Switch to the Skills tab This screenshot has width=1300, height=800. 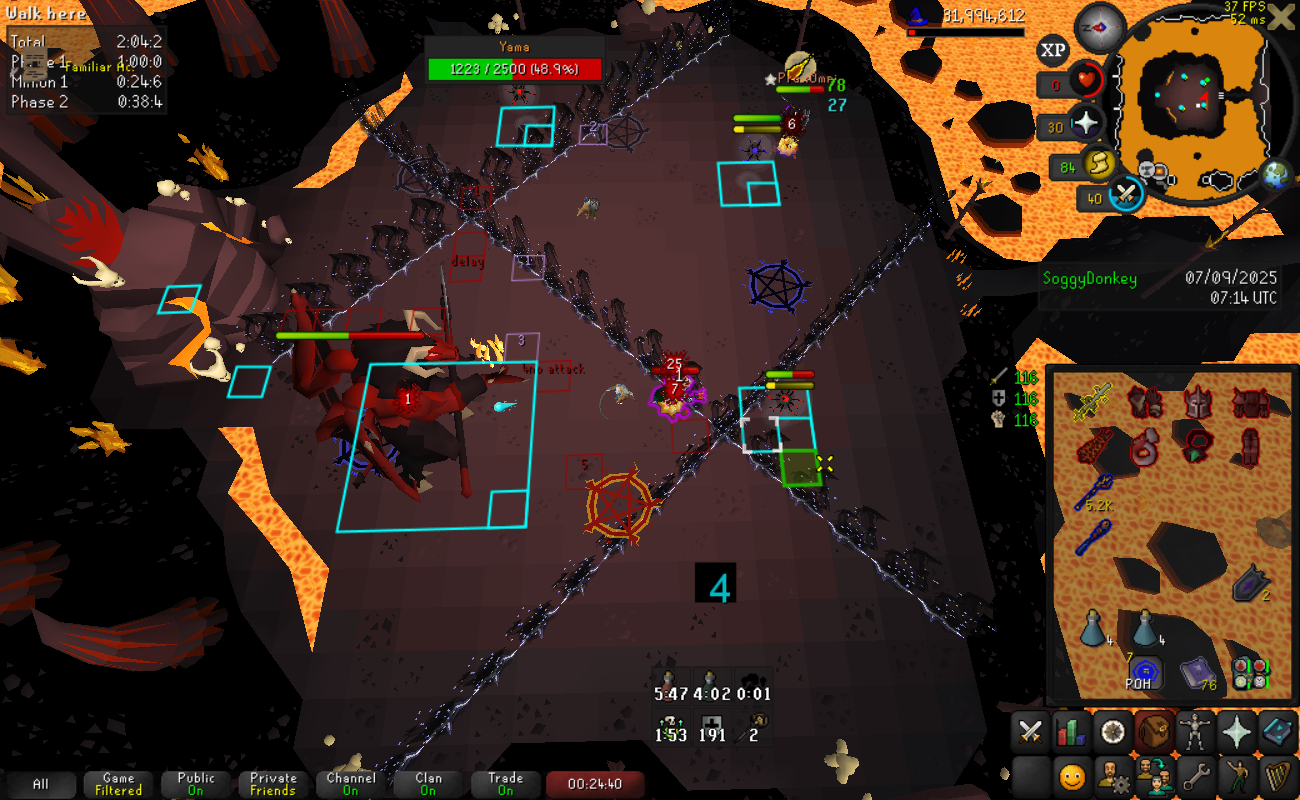[1071, 733]
